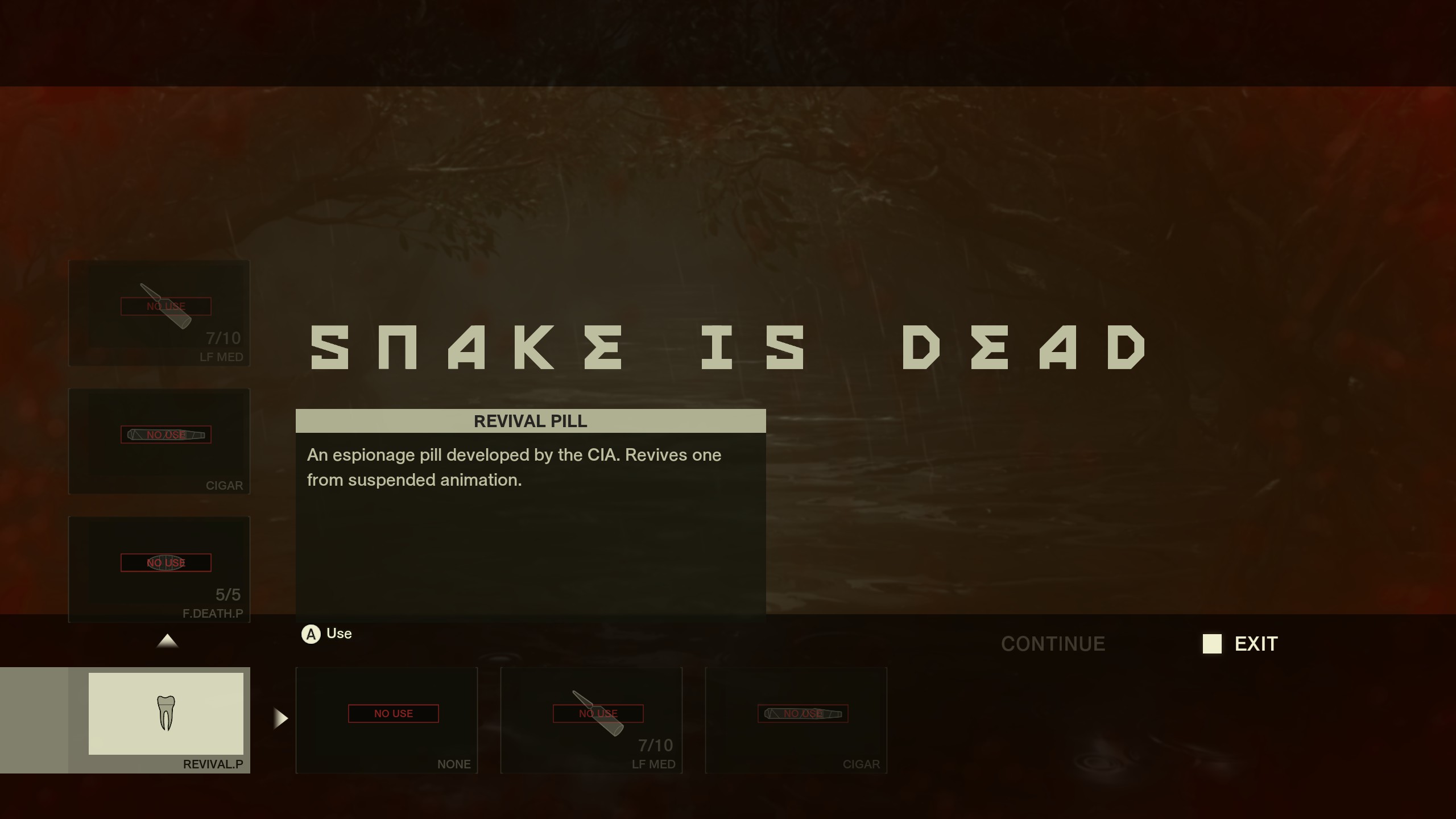The image size is (1456, 819).
Task: Toggle NO USE on the Fake Death Pill
Action: pos(166,562)
